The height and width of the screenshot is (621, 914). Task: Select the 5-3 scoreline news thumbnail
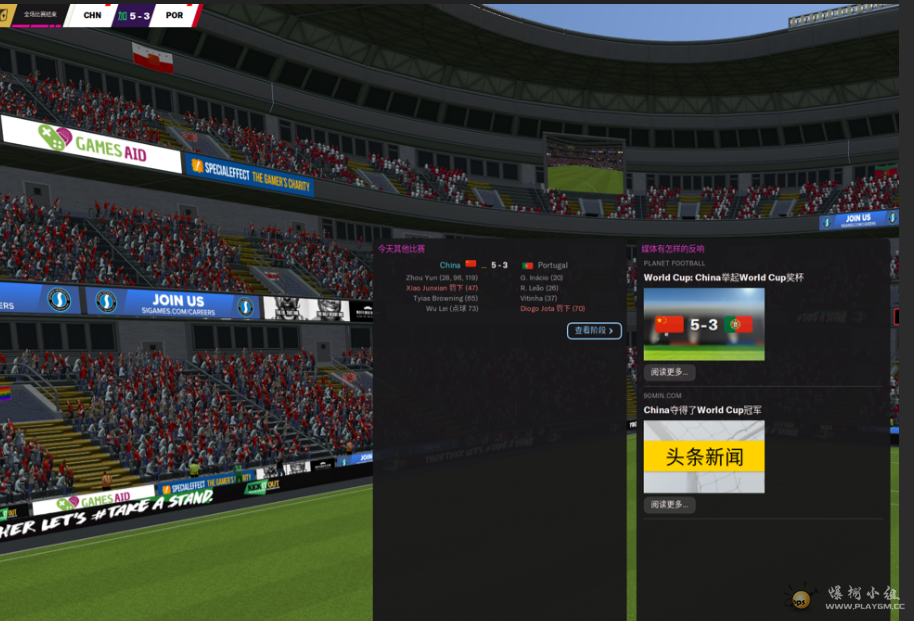click(704, 324)
